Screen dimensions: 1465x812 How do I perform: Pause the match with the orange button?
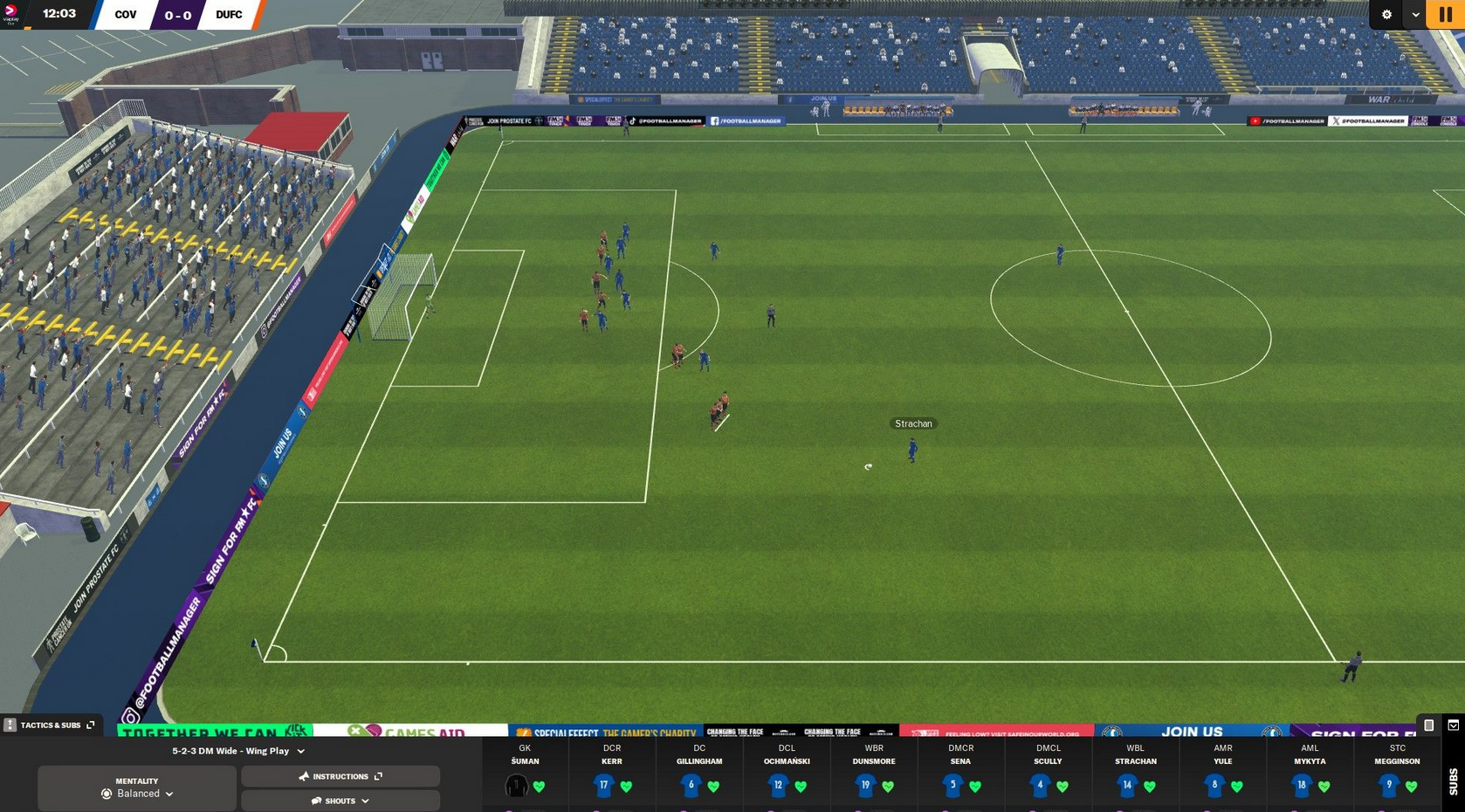pos(1445,15)
